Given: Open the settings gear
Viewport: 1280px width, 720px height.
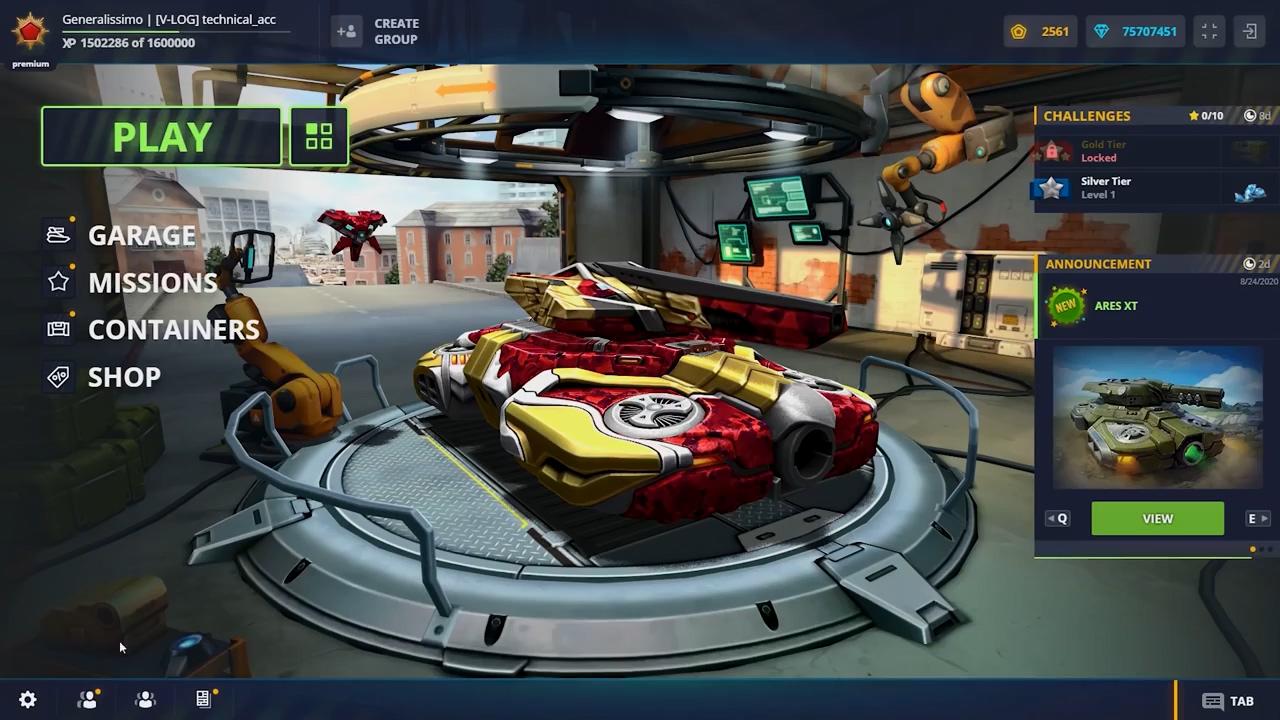Looking at the screenshot, I should click(x=28, y=700).
